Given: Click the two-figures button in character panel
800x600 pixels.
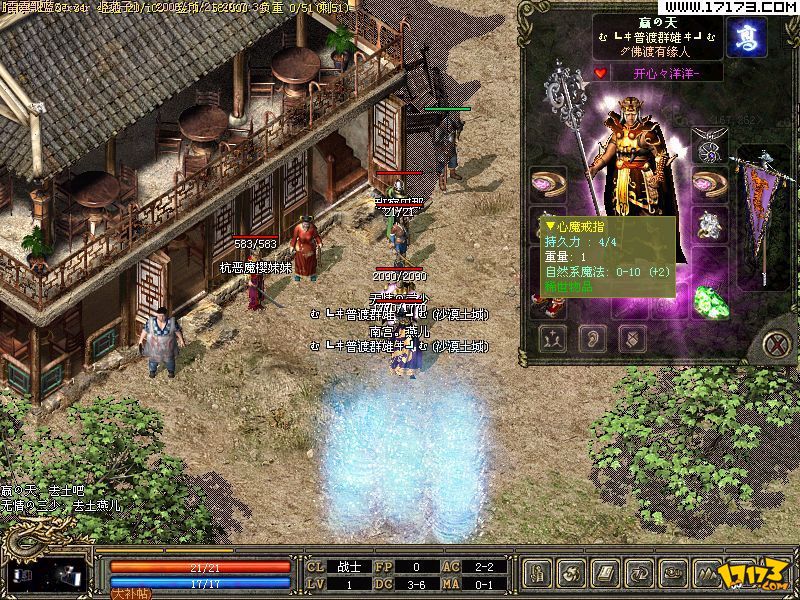Looking at the screenshot, I should pyautogui.click(x=551, y=338).
